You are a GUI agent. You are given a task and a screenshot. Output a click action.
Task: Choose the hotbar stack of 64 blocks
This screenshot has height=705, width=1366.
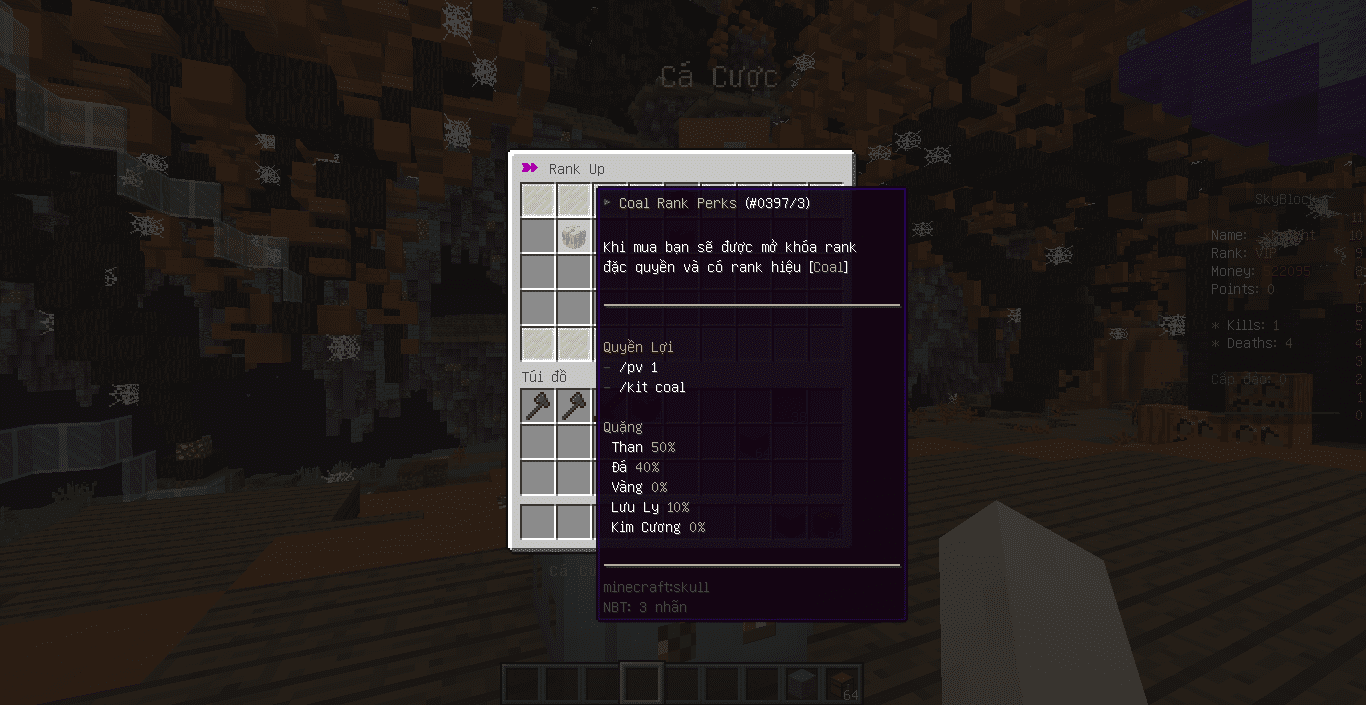841,684
